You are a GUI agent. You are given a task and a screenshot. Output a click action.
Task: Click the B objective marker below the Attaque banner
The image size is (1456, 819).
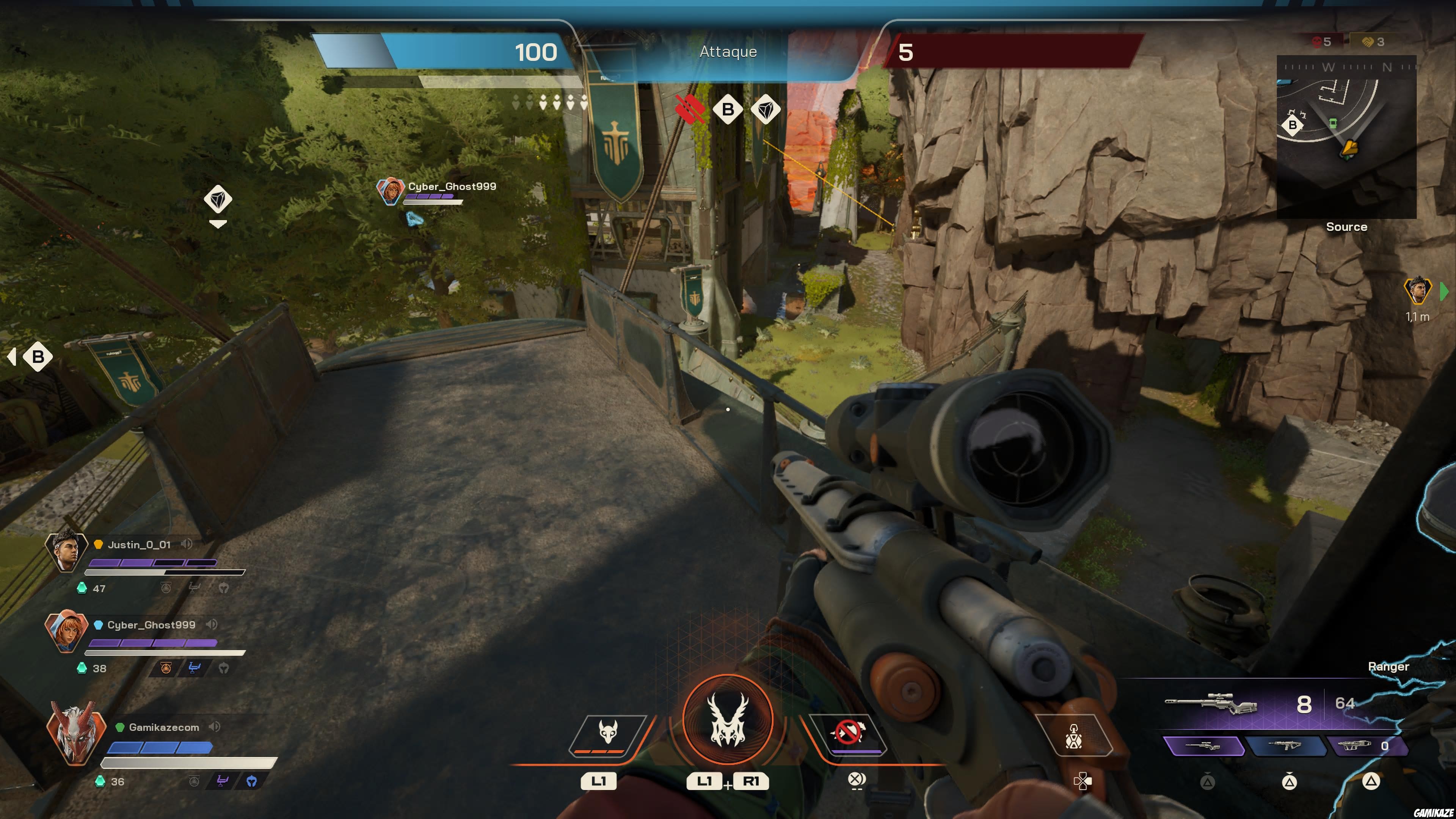click(728, 109)
